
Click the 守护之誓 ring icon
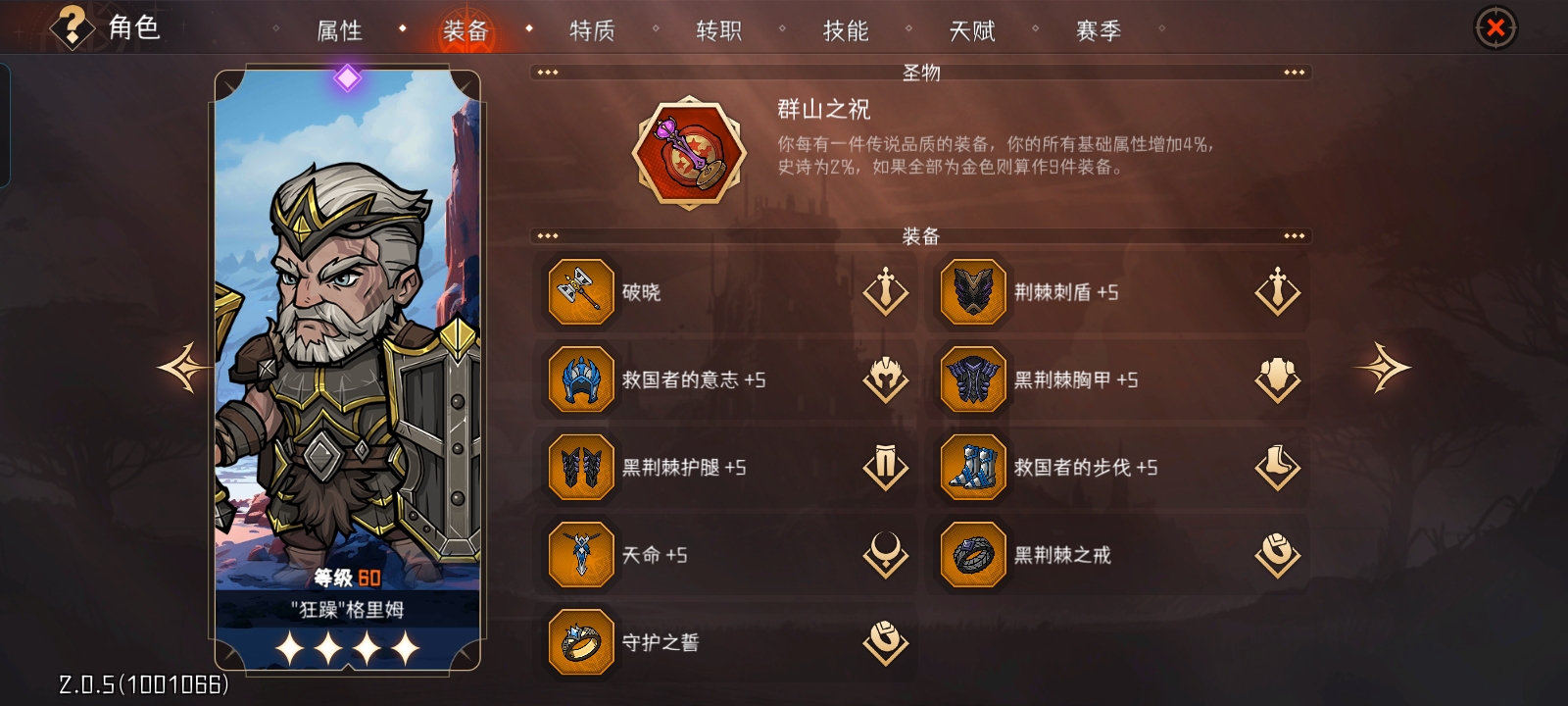pos(580,642)
